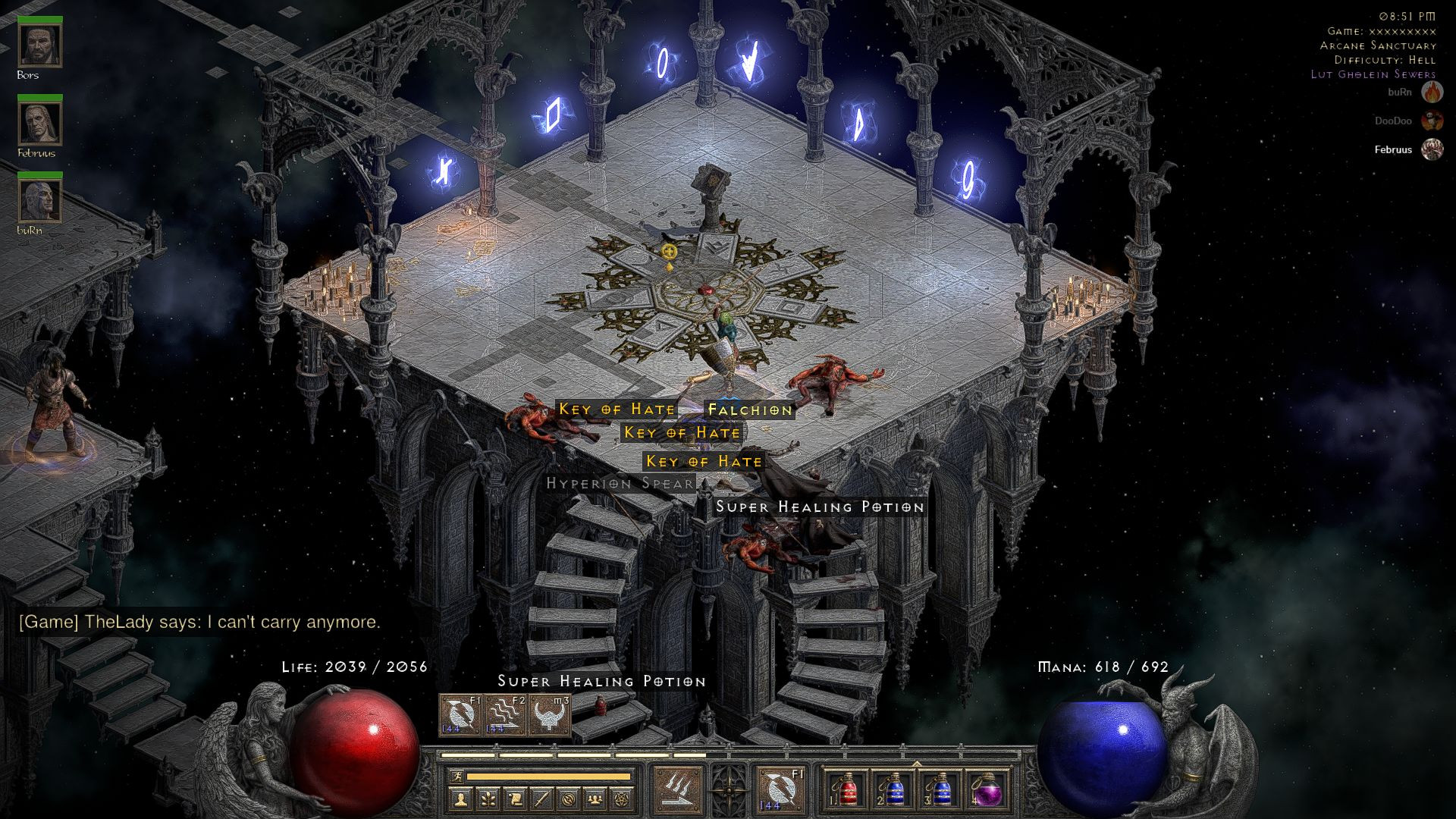The image size is (1456, 819).
Task: Open the inventory via sword icon
Action: pos(541,799)
